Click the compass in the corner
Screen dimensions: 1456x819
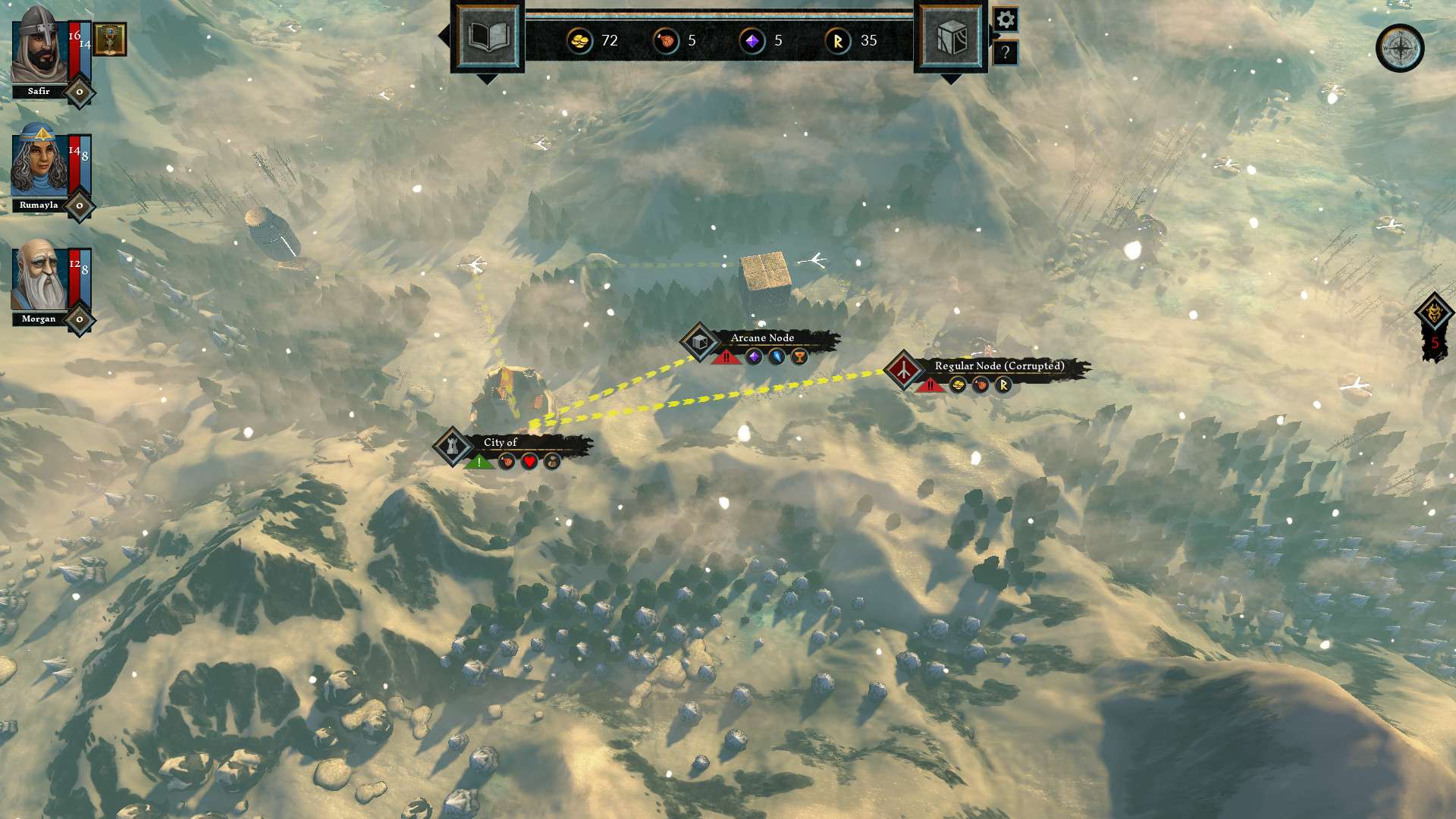1399,49
